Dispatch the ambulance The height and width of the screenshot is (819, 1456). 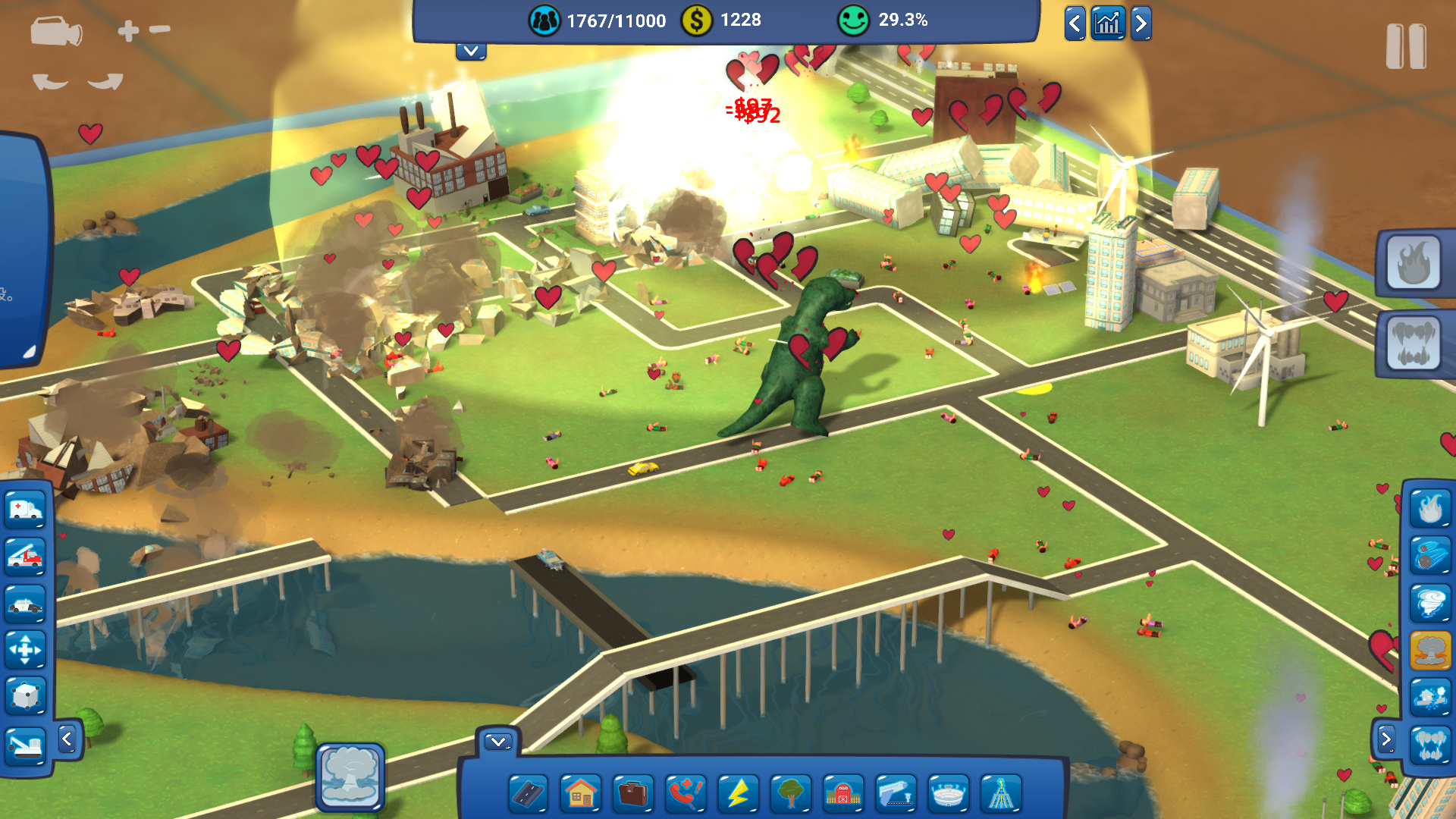tap(26, 509)
